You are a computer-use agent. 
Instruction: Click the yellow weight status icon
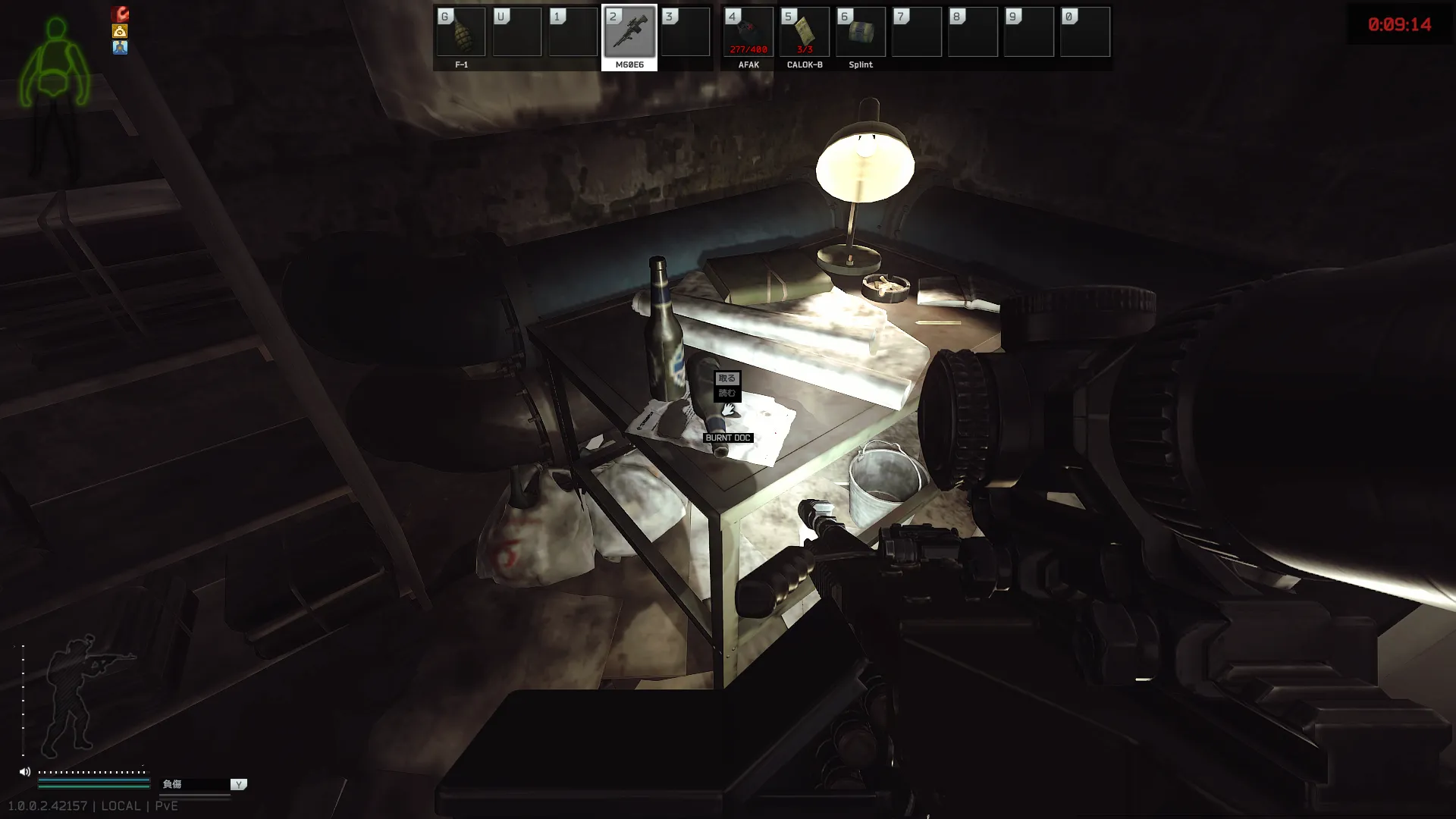120,31
